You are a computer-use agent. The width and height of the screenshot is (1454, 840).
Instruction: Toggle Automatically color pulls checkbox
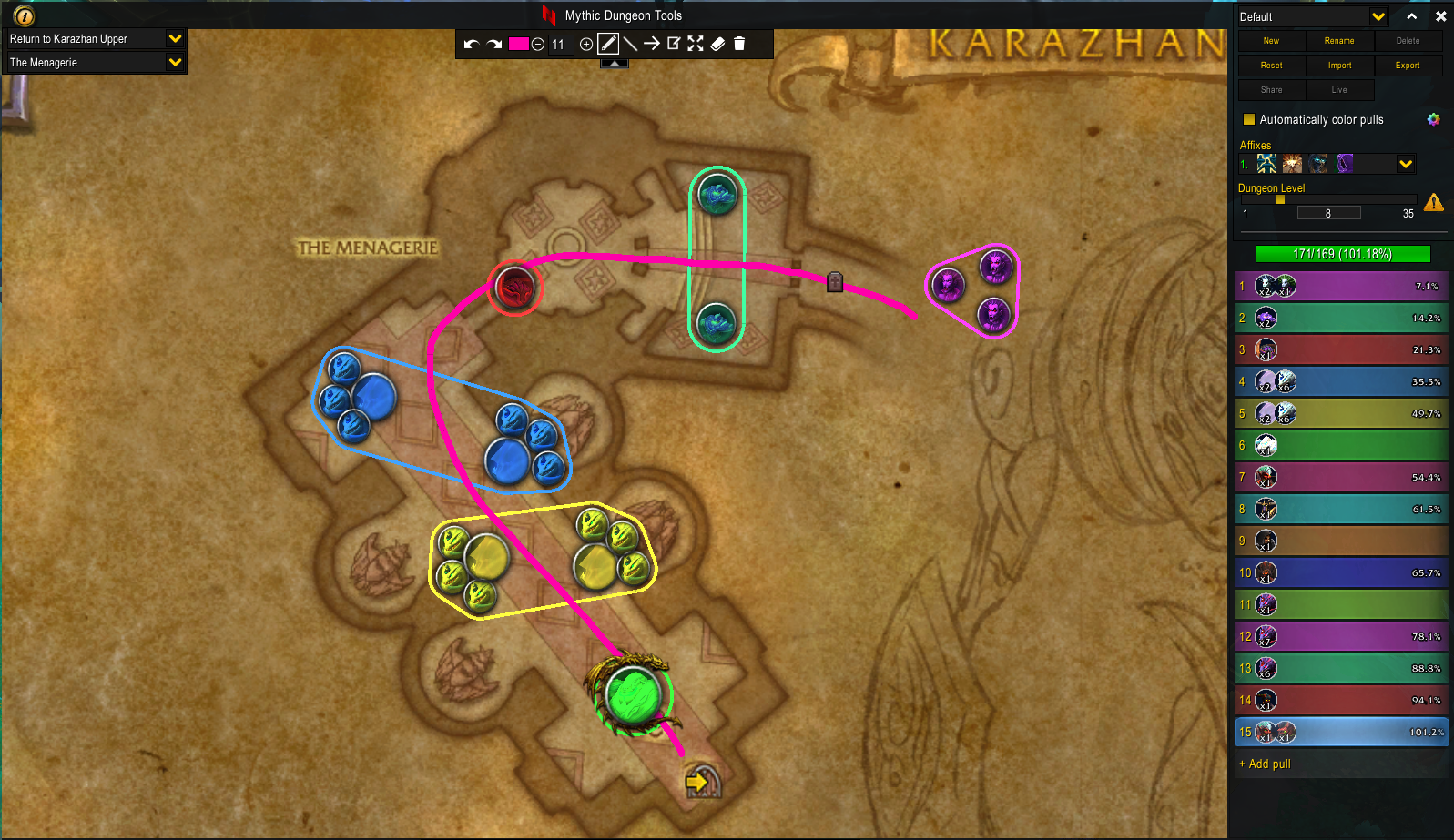(1249, 119)
